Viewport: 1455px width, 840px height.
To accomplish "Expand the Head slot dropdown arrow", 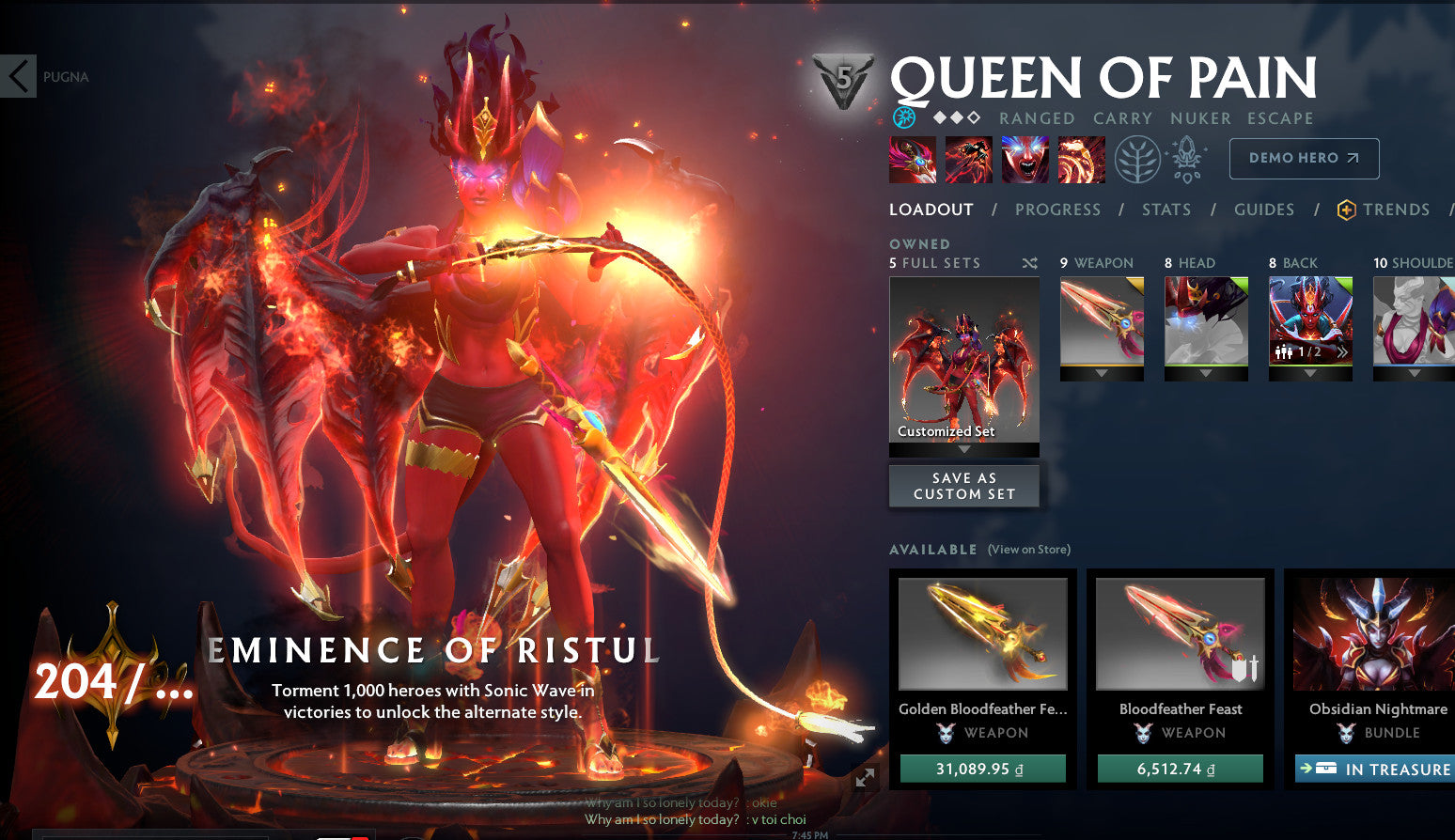I will coord(1206,372).
